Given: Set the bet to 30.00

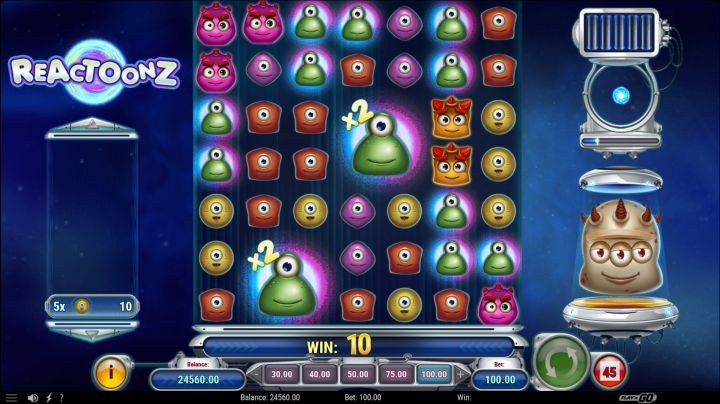Looking at the screenshot, I should [x=282, y=374].
